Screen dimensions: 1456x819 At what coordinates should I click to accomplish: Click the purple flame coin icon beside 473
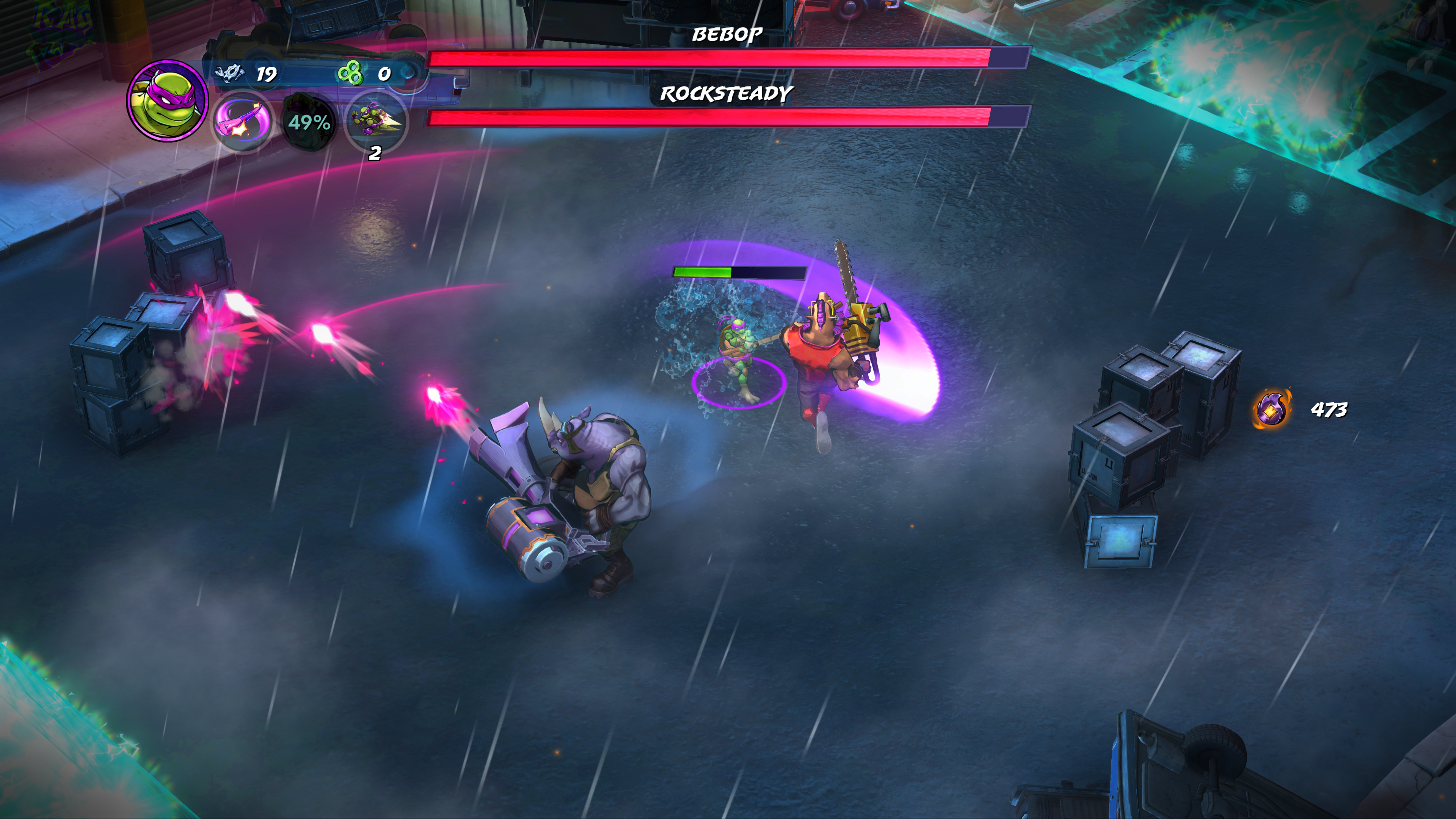point(1272,409)
